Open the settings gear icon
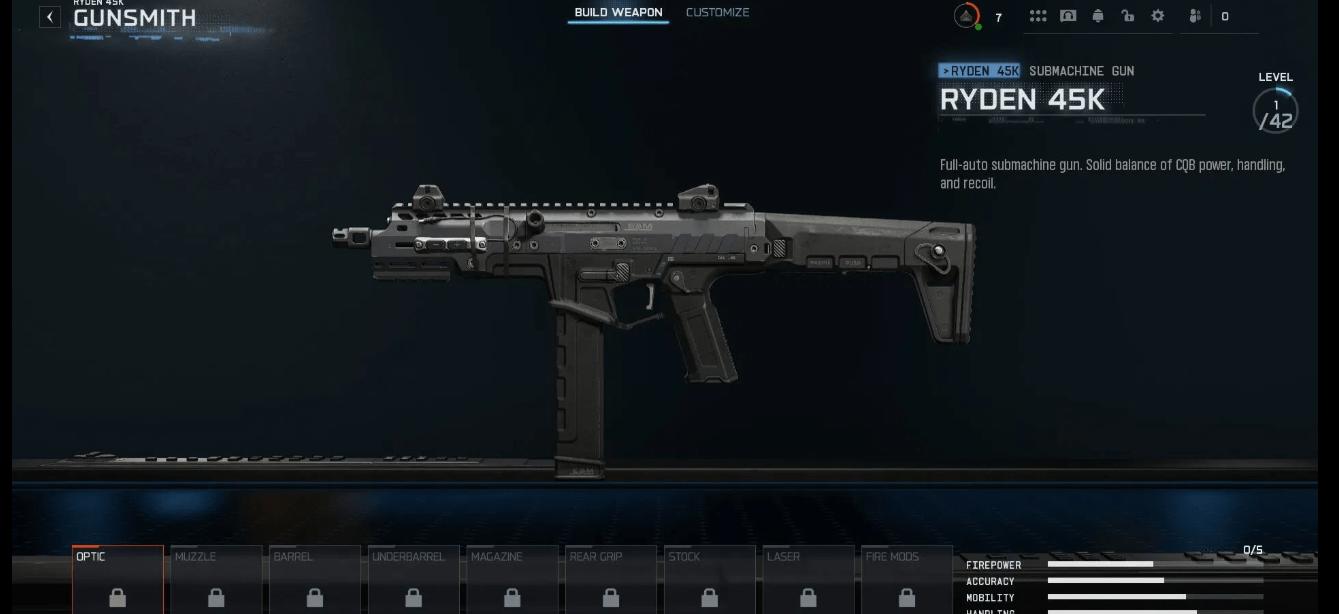The height and width of the screenshot is (614, 1339). coord(1158,16)
